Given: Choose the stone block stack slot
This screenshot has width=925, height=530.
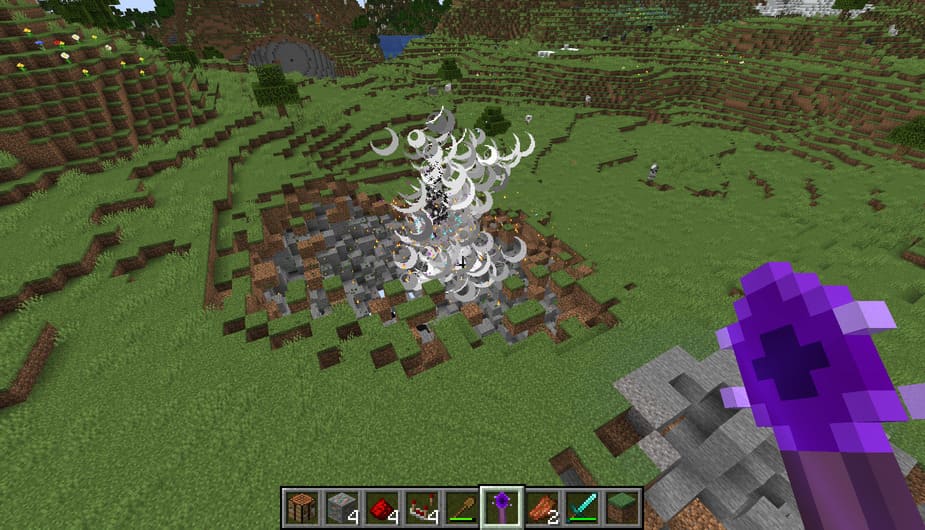Looking at the screenshot, I should pos(339,508).
